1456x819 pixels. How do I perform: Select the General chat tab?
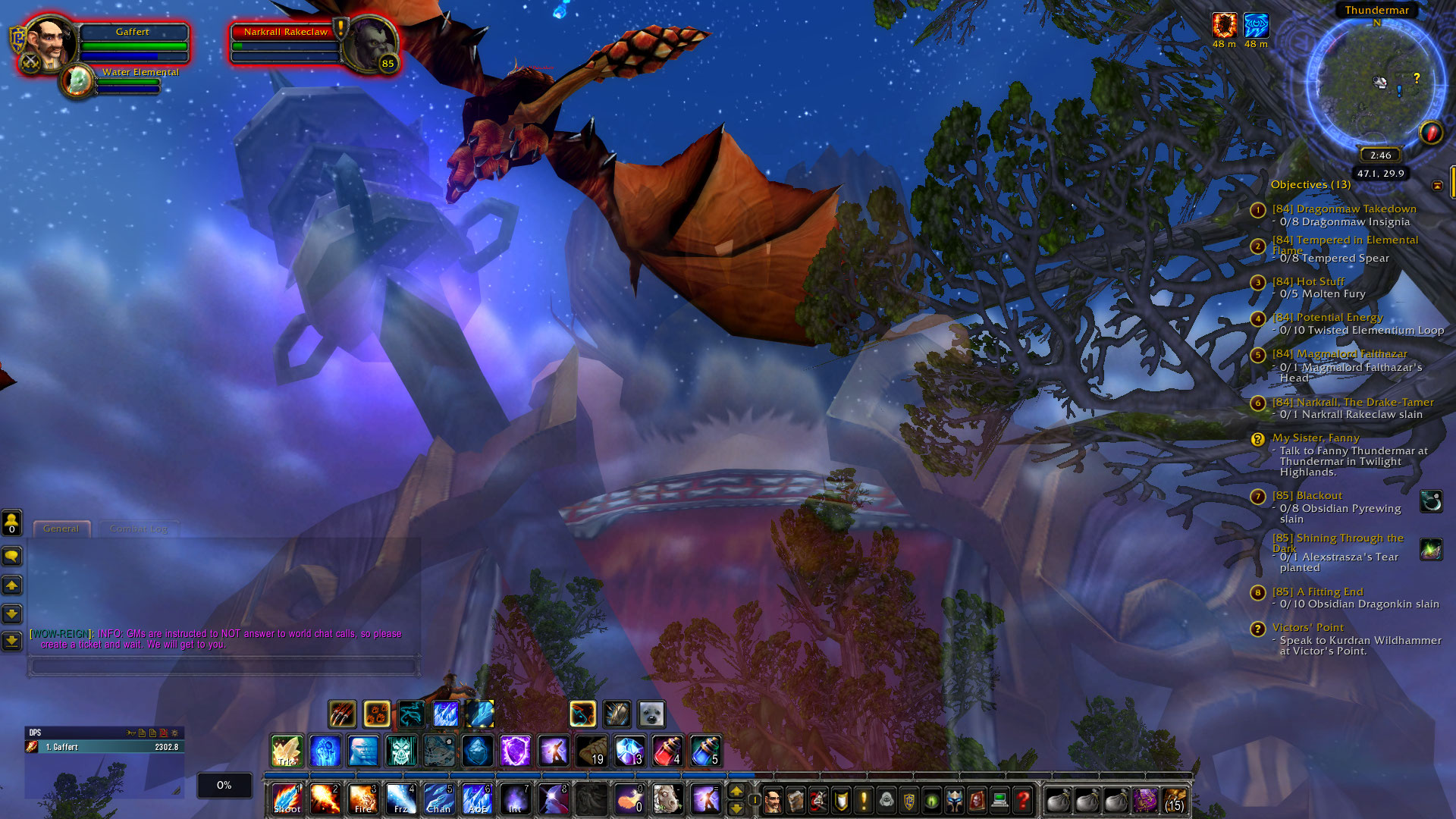tap(61, 529)
